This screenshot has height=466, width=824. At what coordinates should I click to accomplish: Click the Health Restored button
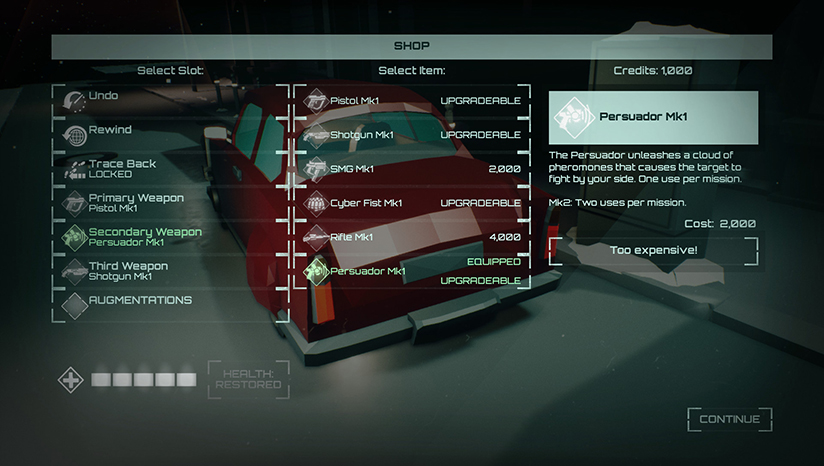click(248, 379)
